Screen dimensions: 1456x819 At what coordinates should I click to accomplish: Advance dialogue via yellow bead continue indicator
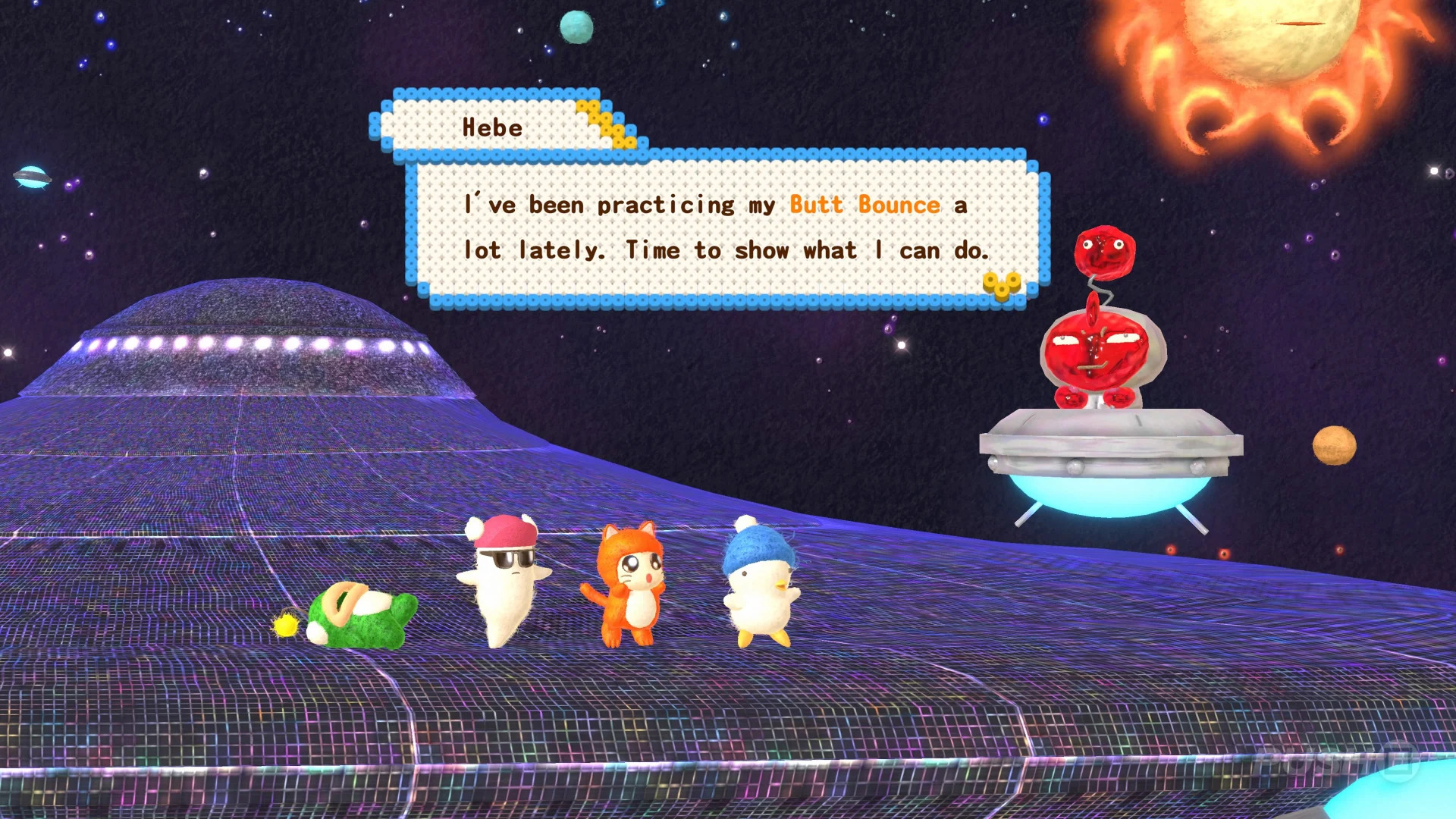pos(1002,286)
